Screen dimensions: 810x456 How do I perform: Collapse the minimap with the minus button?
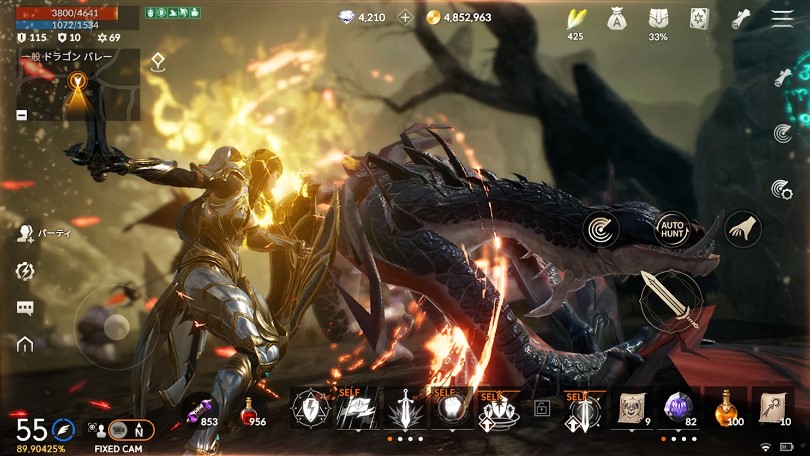pyautogui.click(x=22, y=115)
